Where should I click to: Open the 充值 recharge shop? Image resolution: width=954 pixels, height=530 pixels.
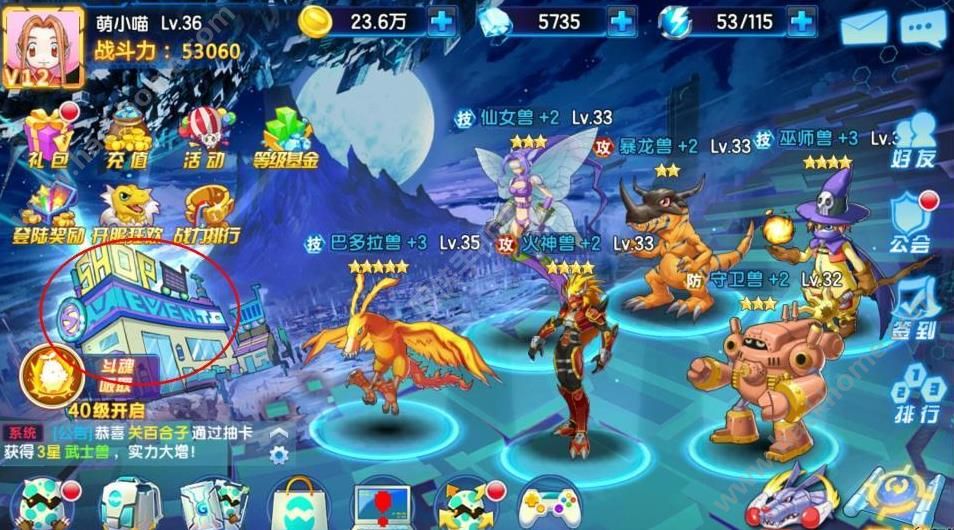[126, 136]
